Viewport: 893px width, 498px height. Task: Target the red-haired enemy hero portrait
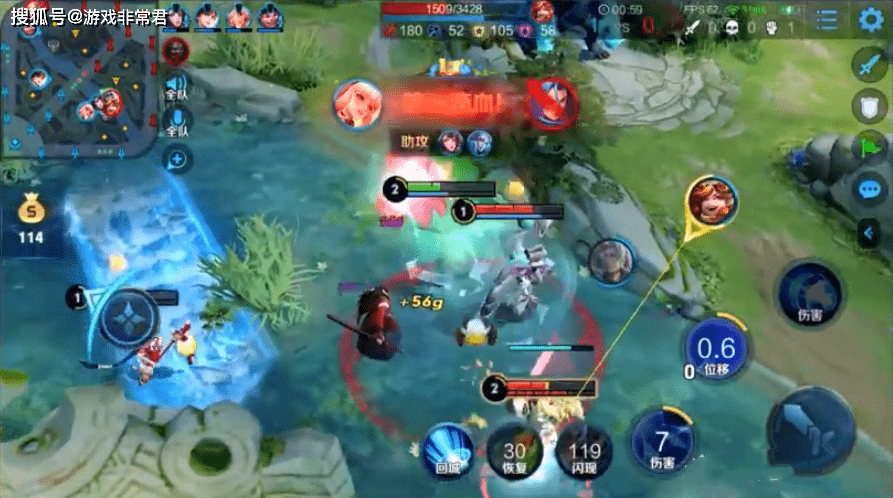point(711,202)
